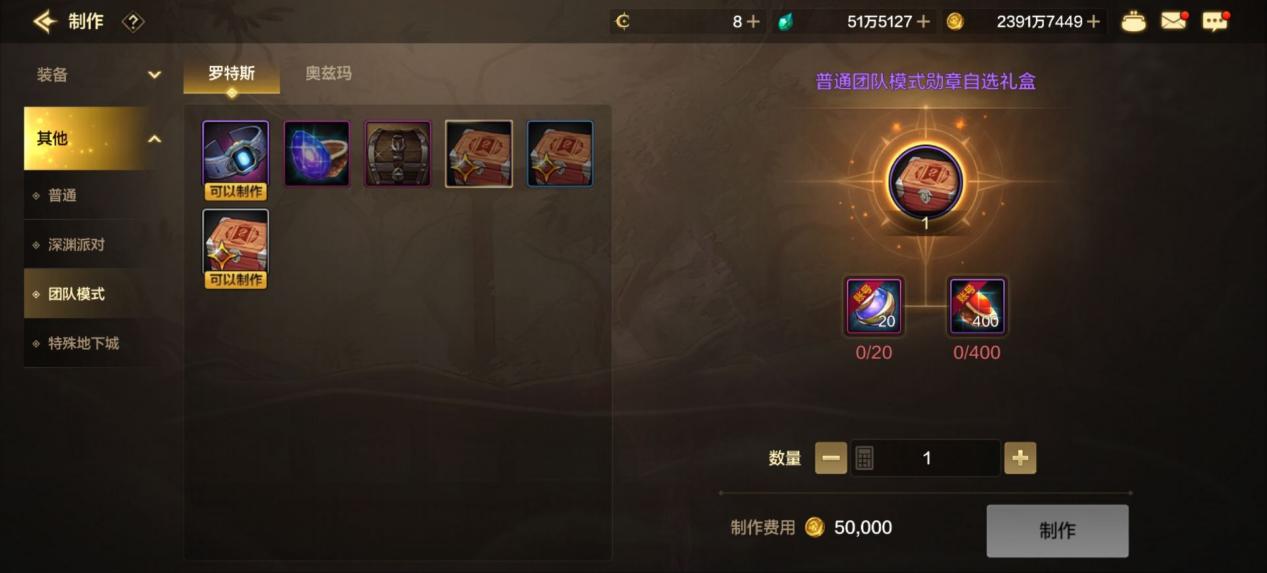
Task: Select the dark wooden chest item
Action: pyautogui.click(x=398, y=154)
